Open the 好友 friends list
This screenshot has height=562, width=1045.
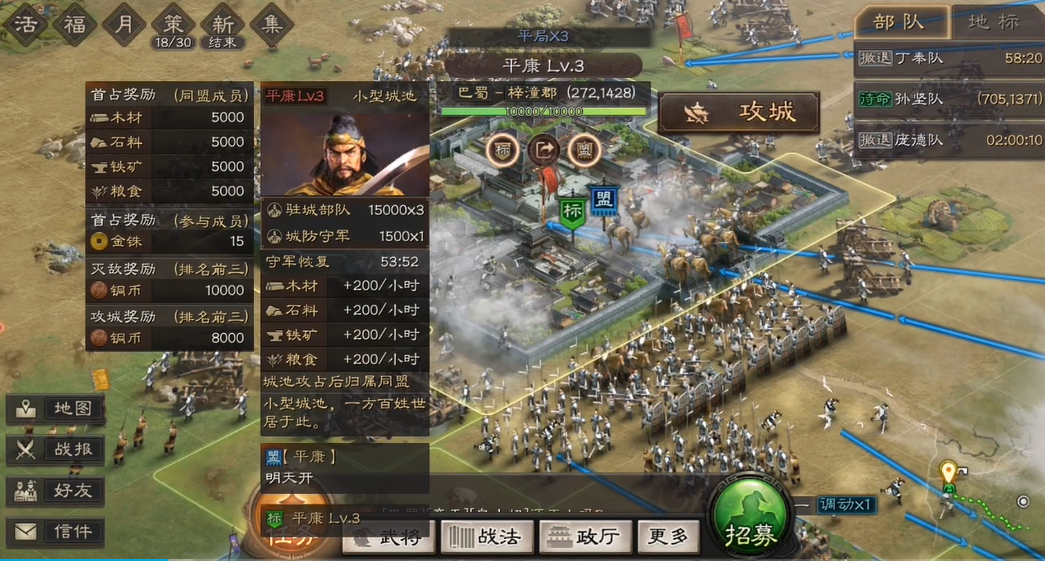point(55,491)
